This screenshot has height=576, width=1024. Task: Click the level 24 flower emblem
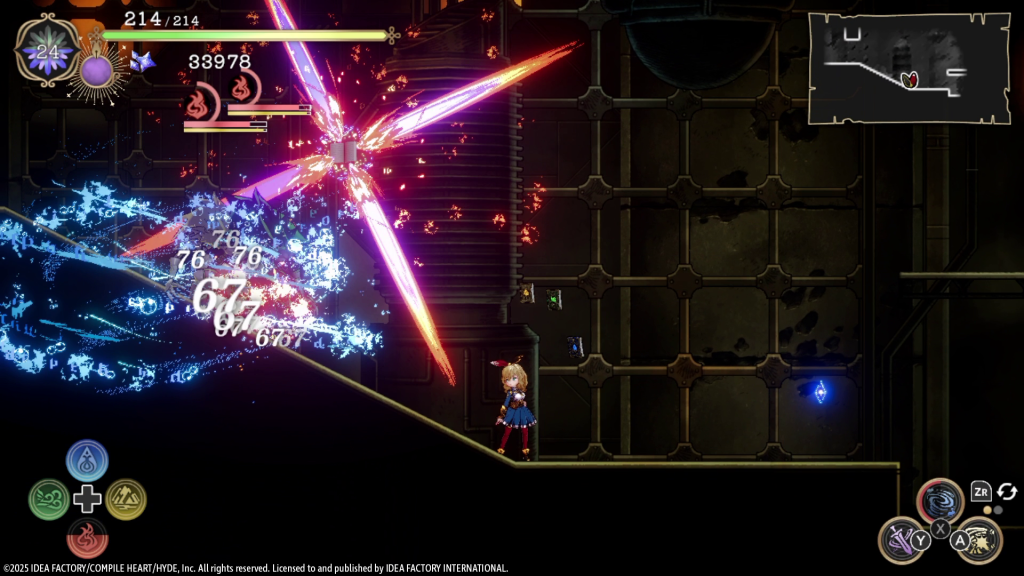point(46,52)
